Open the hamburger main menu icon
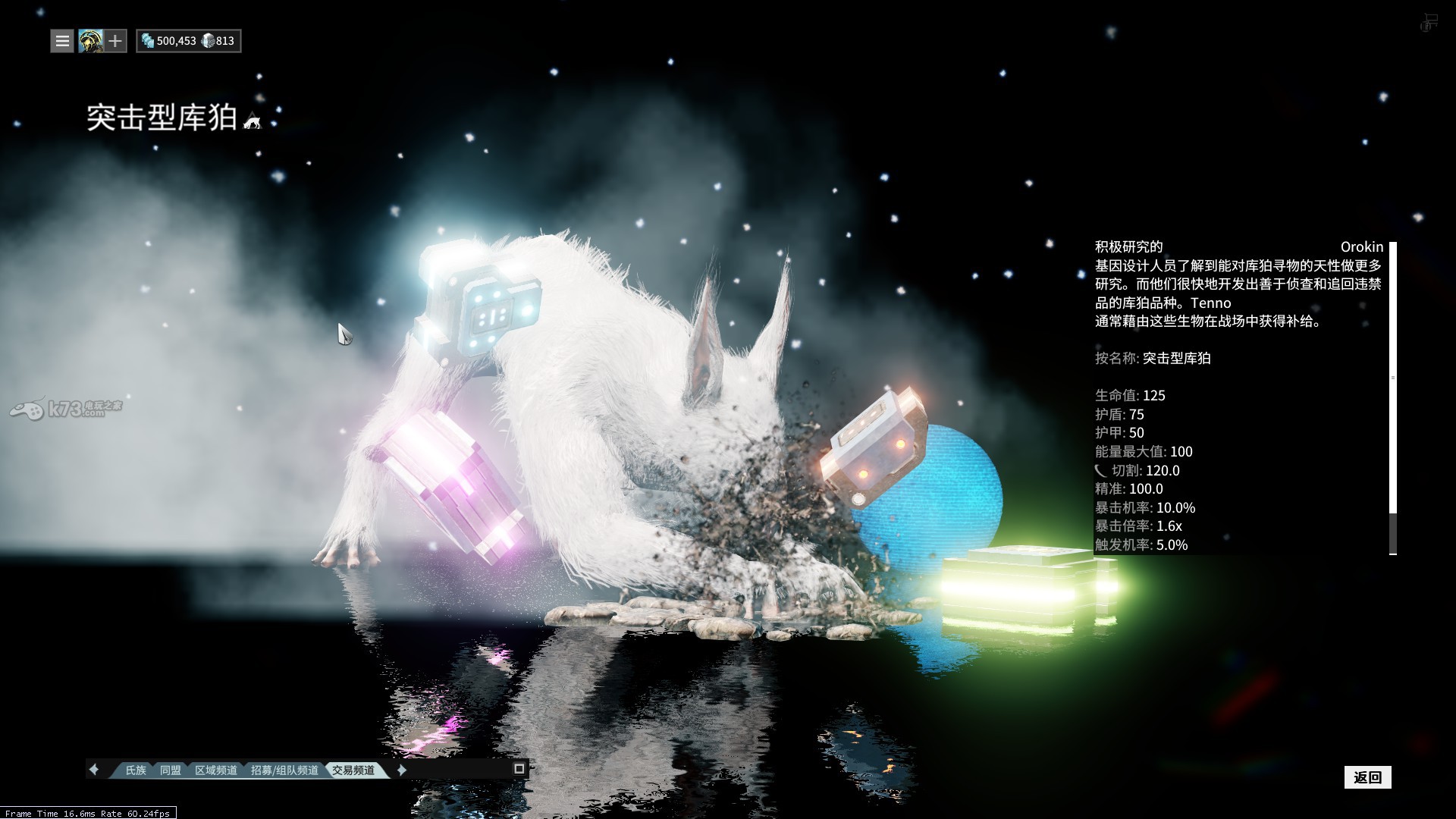 coord(61,41)
